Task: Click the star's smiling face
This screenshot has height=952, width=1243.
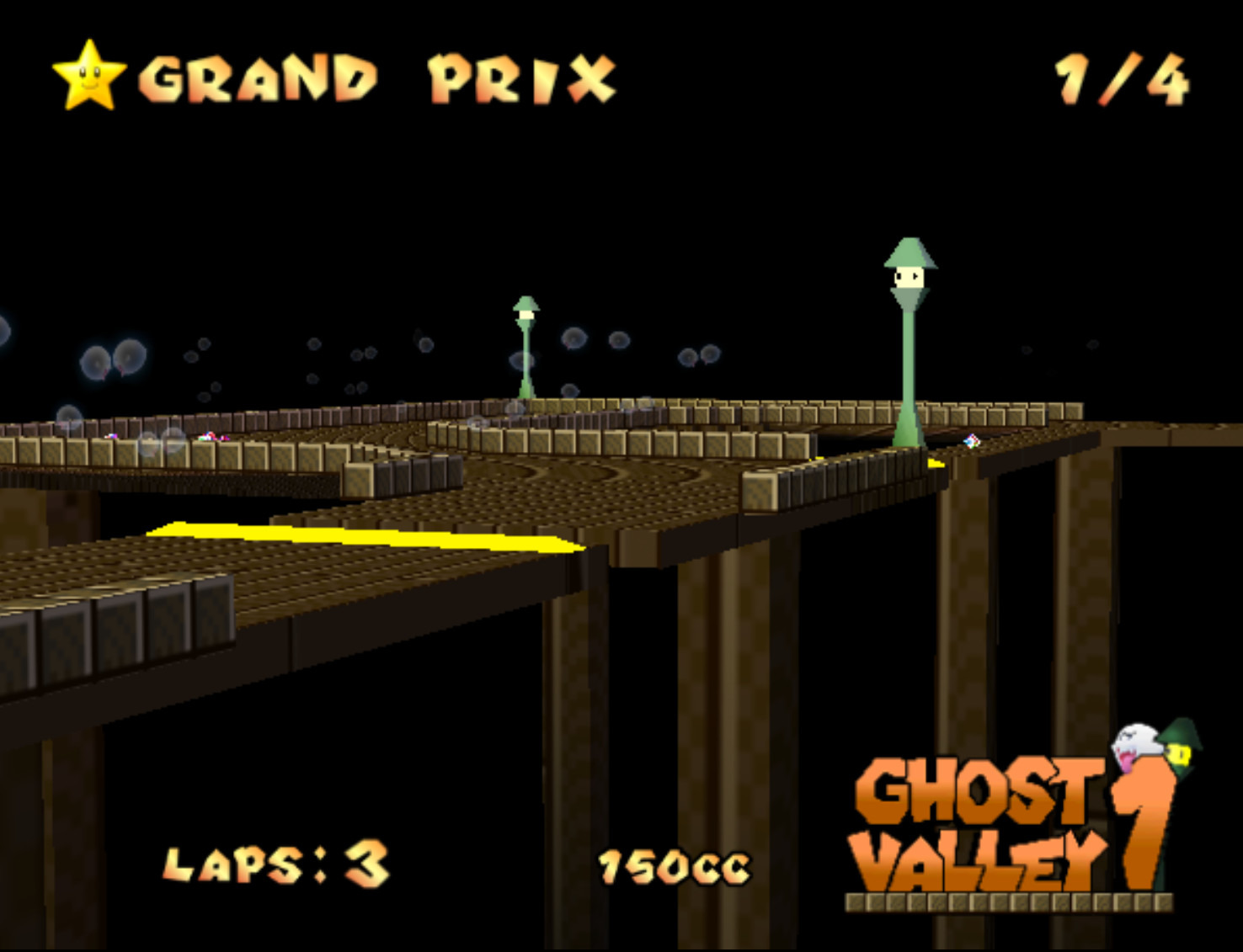Action: pyautogui.click(x=91, y=80)
